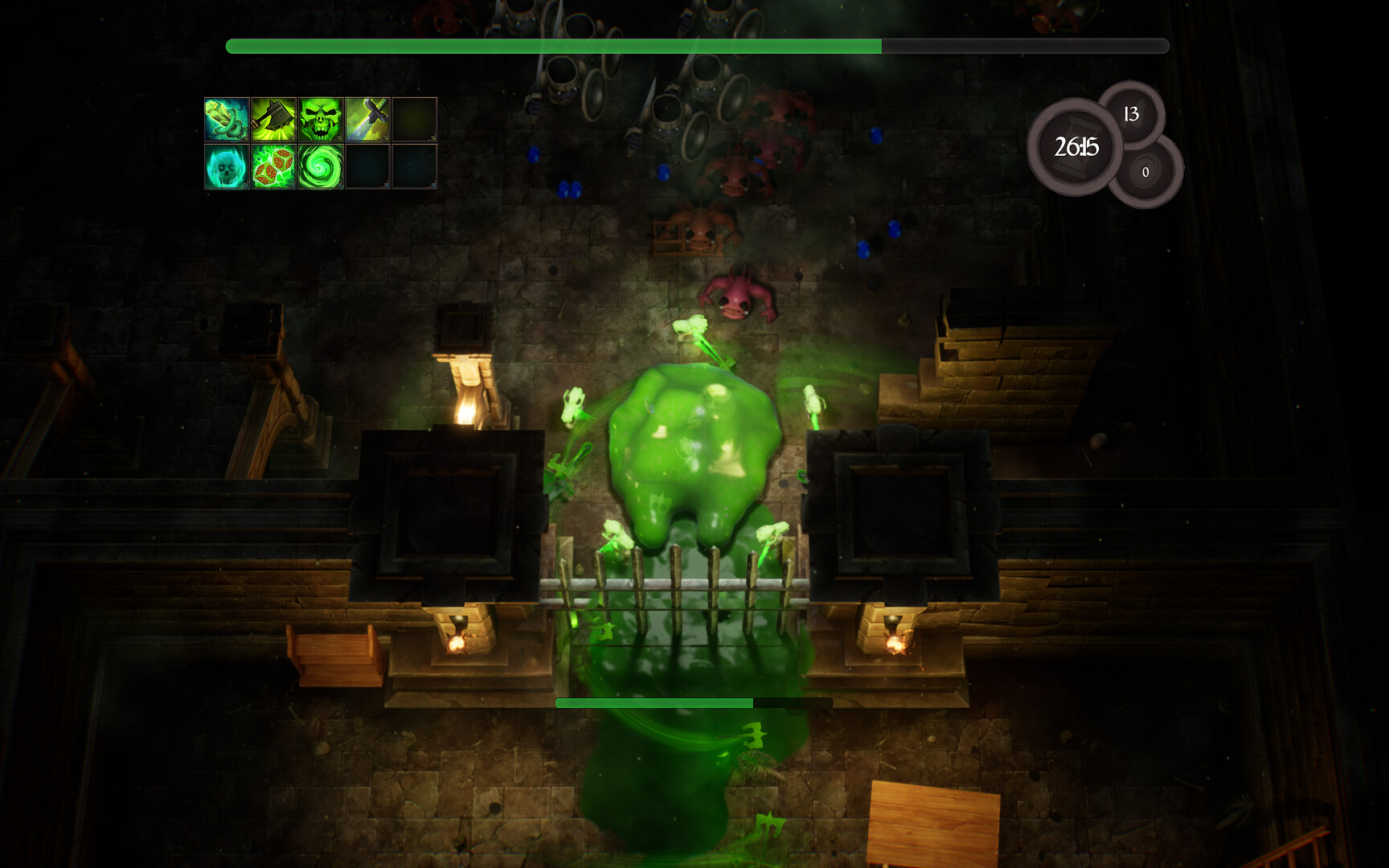Click the level counter showing 13
This screenshot has height=868, width=1389.
tap(1130, 114)
